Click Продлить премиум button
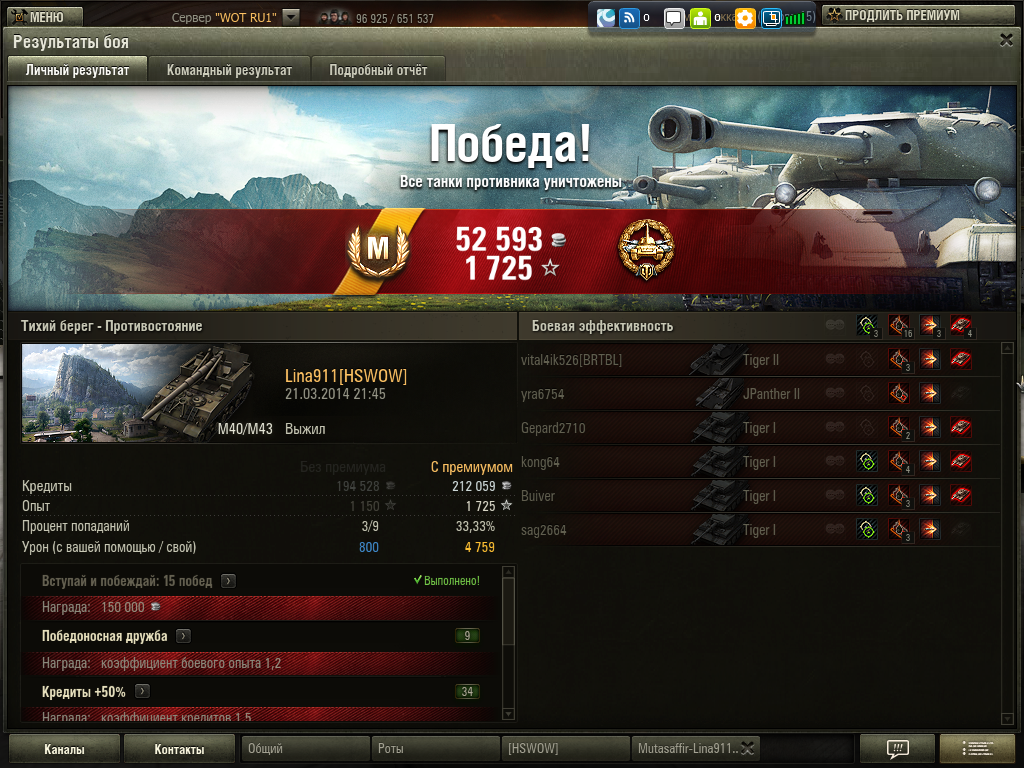 (901, 16)
